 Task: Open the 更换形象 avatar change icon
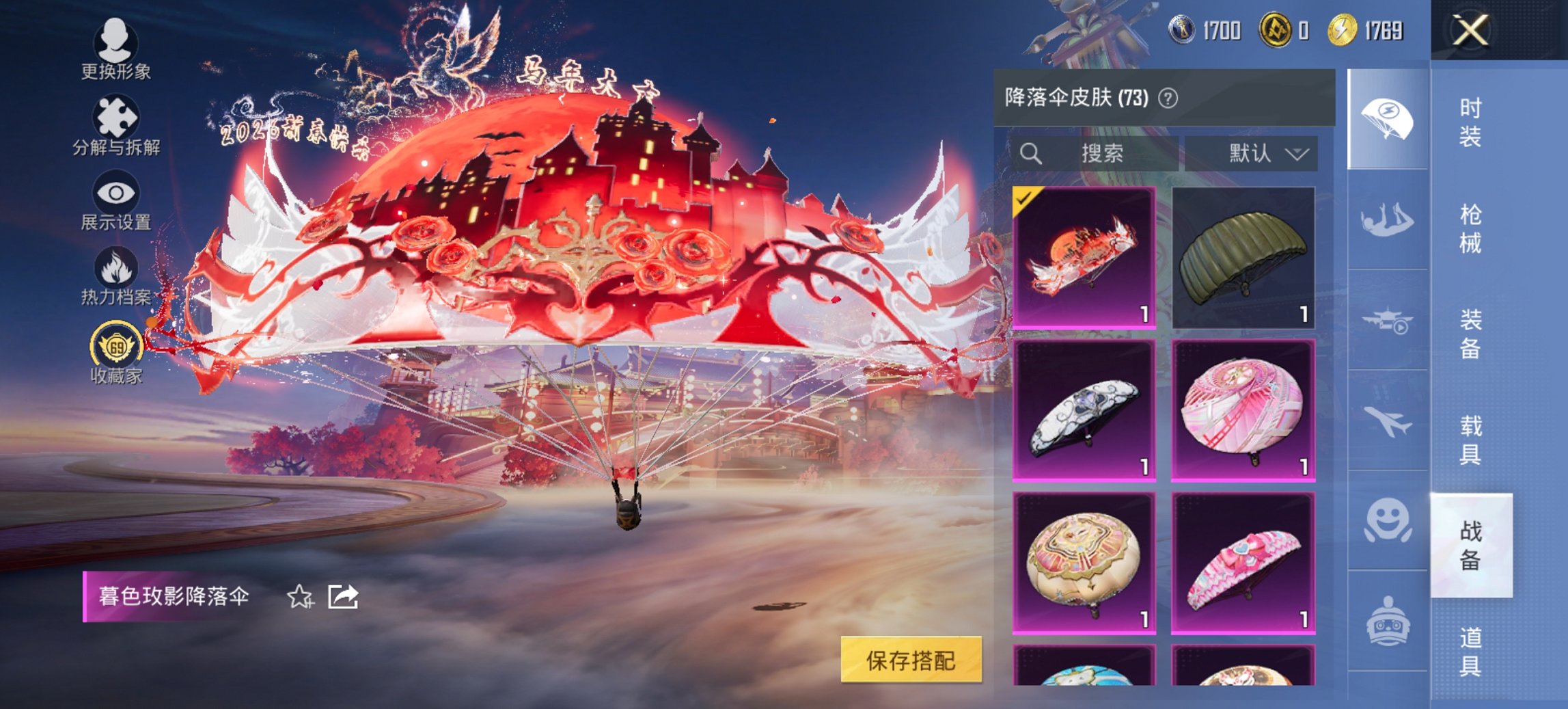[116, 42]
